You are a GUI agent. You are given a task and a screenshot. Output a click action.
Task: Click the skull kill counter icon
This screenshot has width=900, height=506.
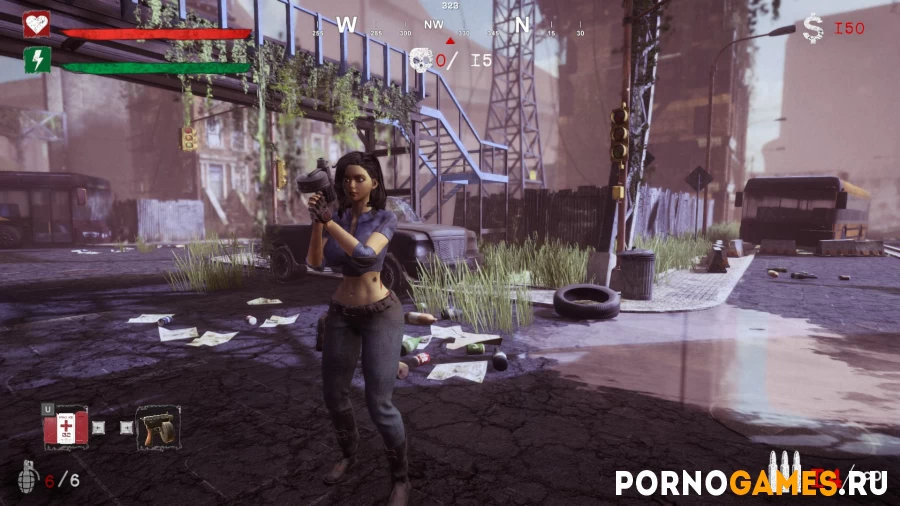[x=421, y=61]
